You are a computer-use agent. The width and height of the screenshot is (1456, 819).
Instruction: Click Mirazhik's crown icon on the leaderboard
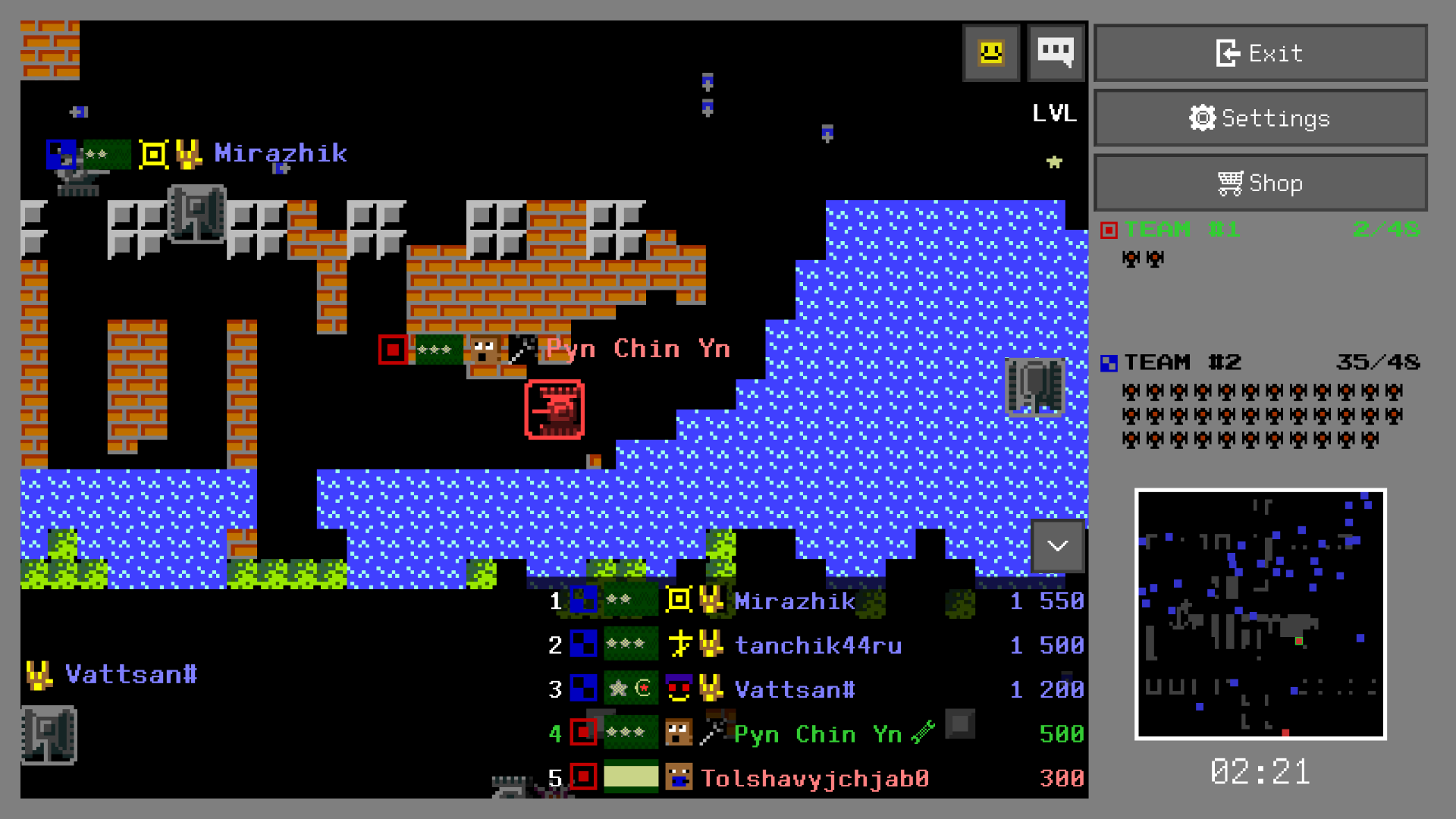(708, 601)
